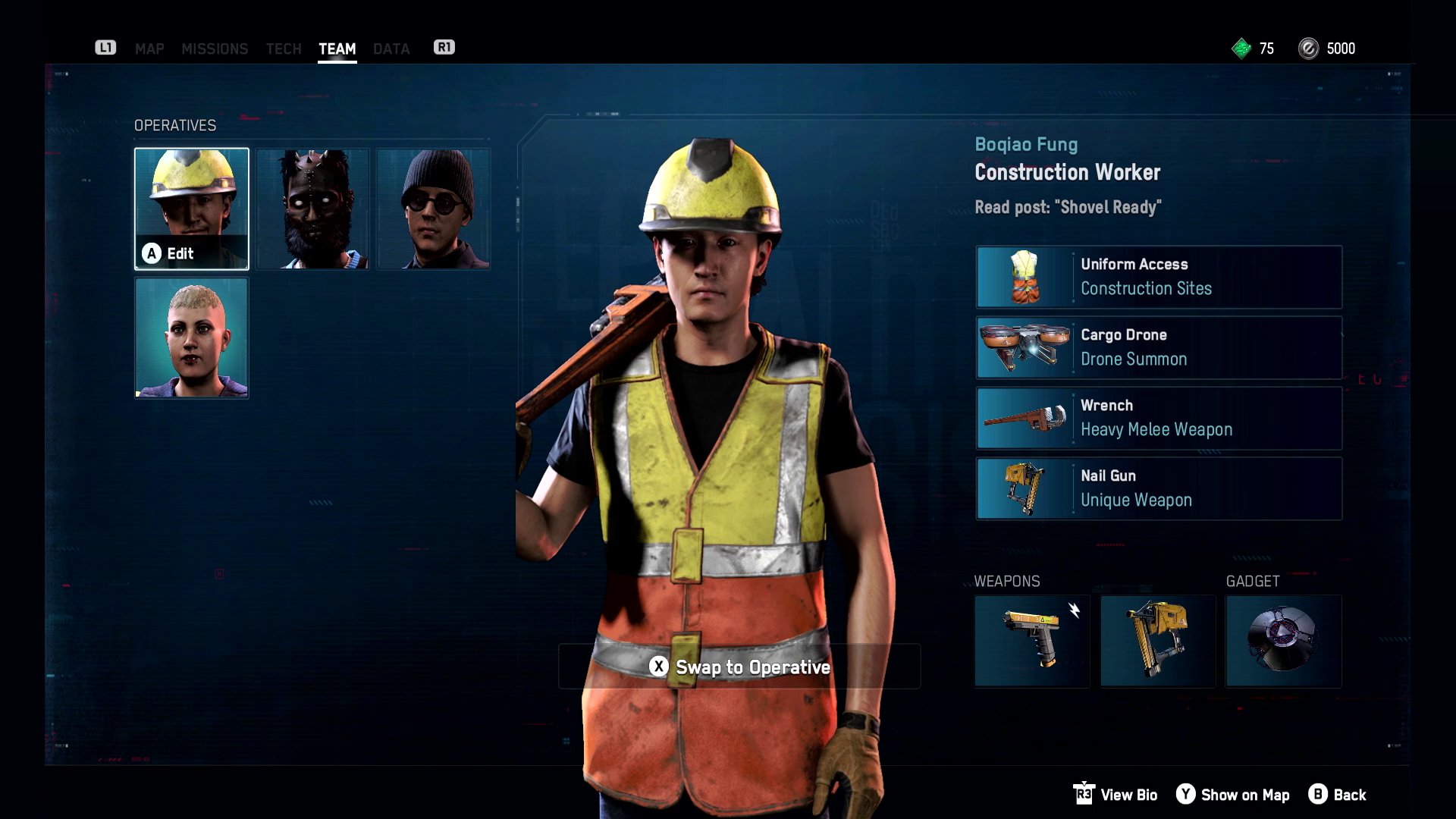
Task: Select the bearded operative portrait
Action: coord(312,209)
